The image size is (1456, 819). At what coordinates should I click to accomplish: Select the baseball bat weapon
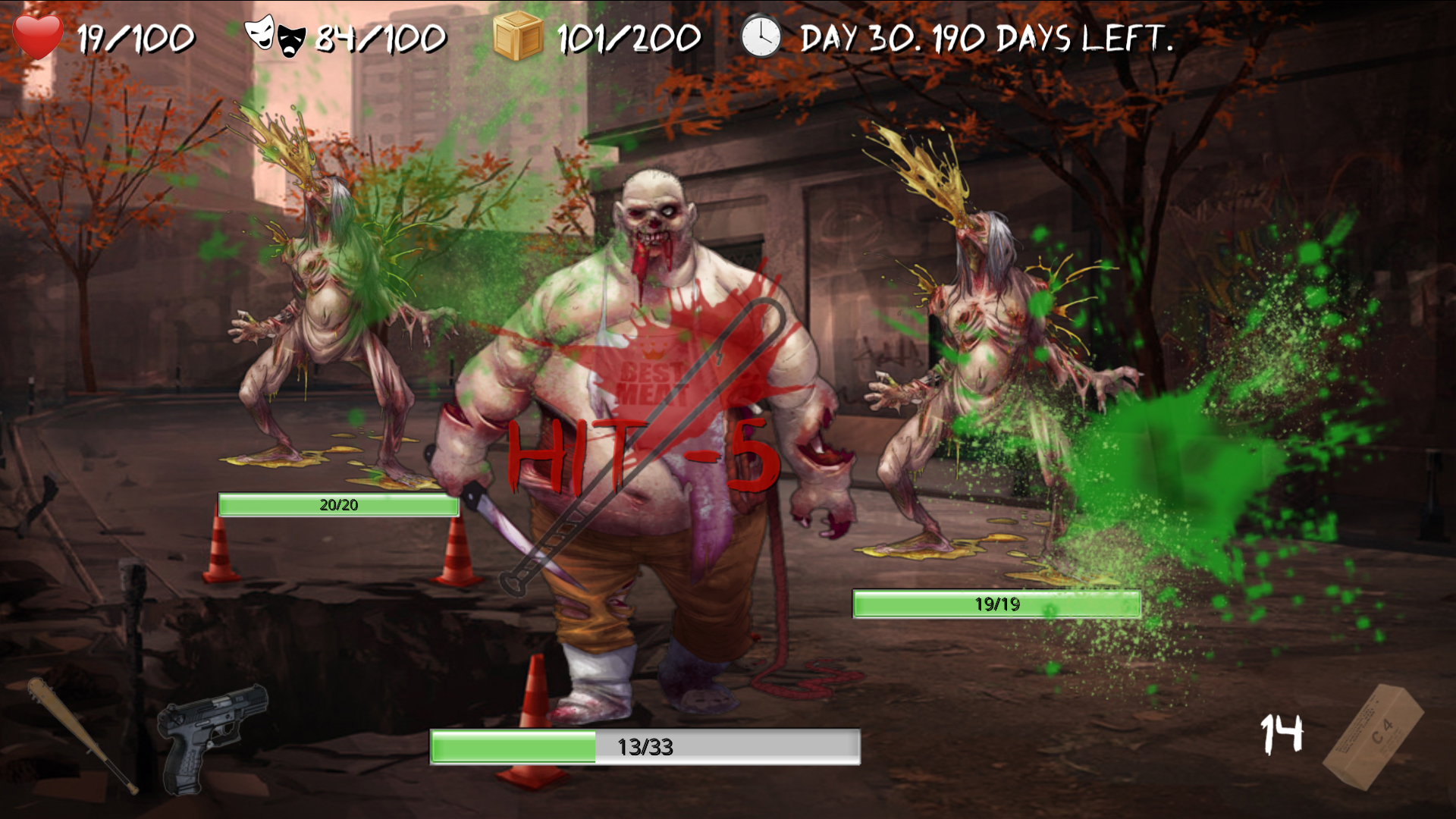81,734
